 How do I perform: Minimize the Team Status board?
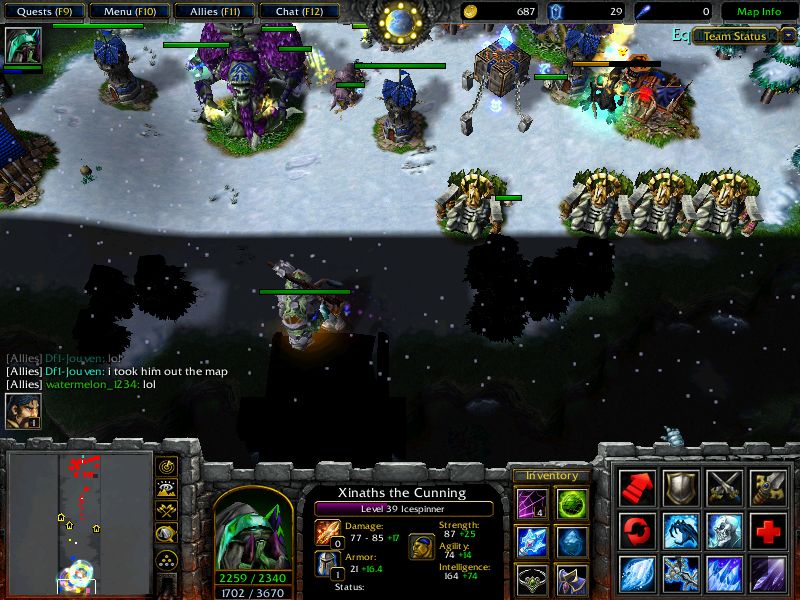(x=787, y=36)
